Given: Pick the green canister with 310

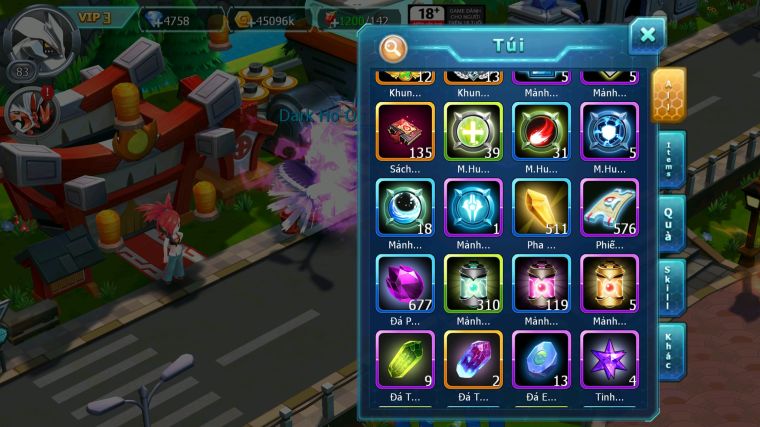Looking at the screenshot, I should pyautogui.click(x=473, y=284).
